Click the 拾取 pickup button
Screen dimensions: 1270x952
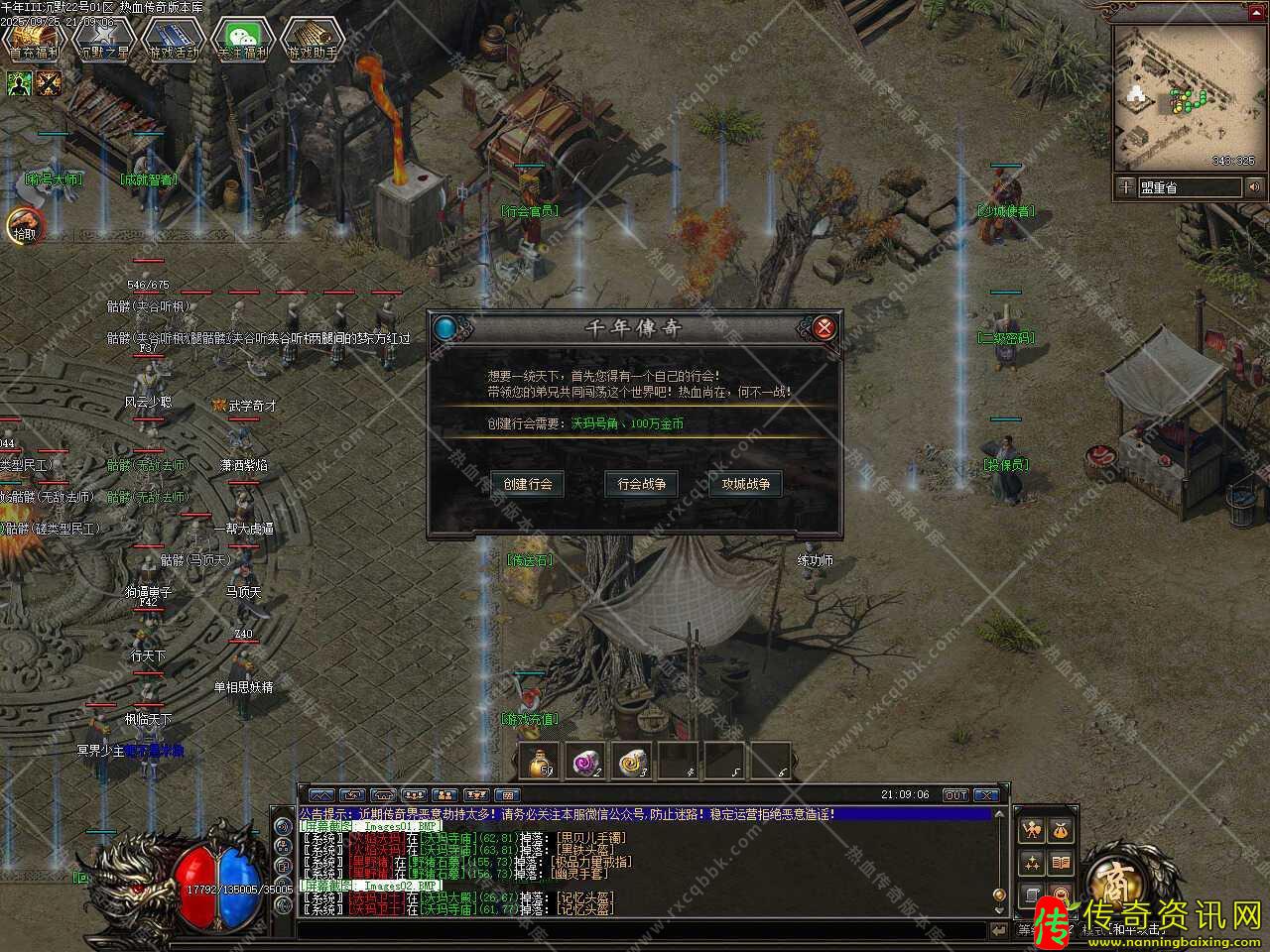tap(23, 228)
